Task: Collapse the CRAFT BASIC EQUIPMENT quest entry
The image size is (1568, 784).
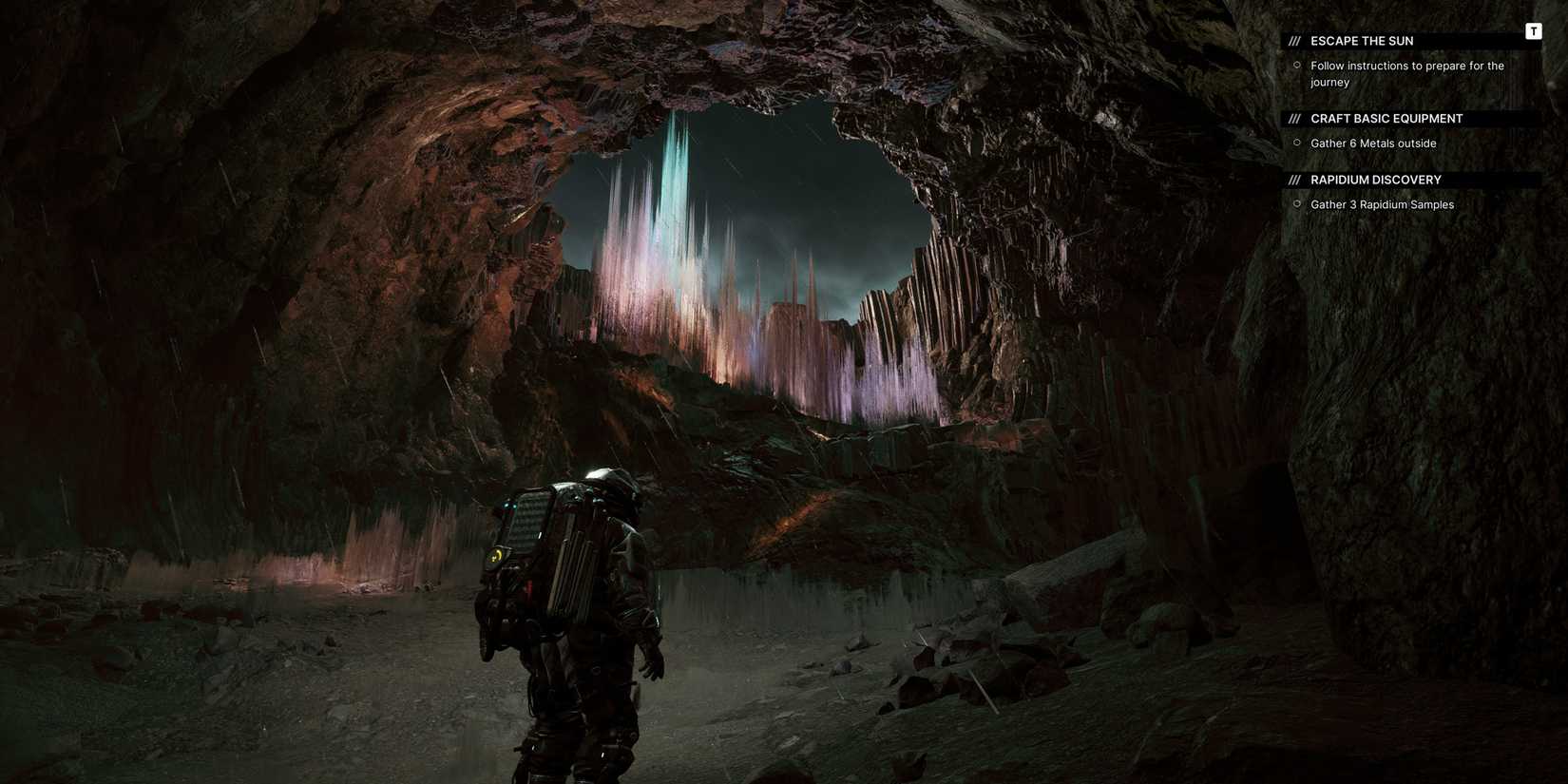Action: pyautogui.click(x=1386, y=118)
